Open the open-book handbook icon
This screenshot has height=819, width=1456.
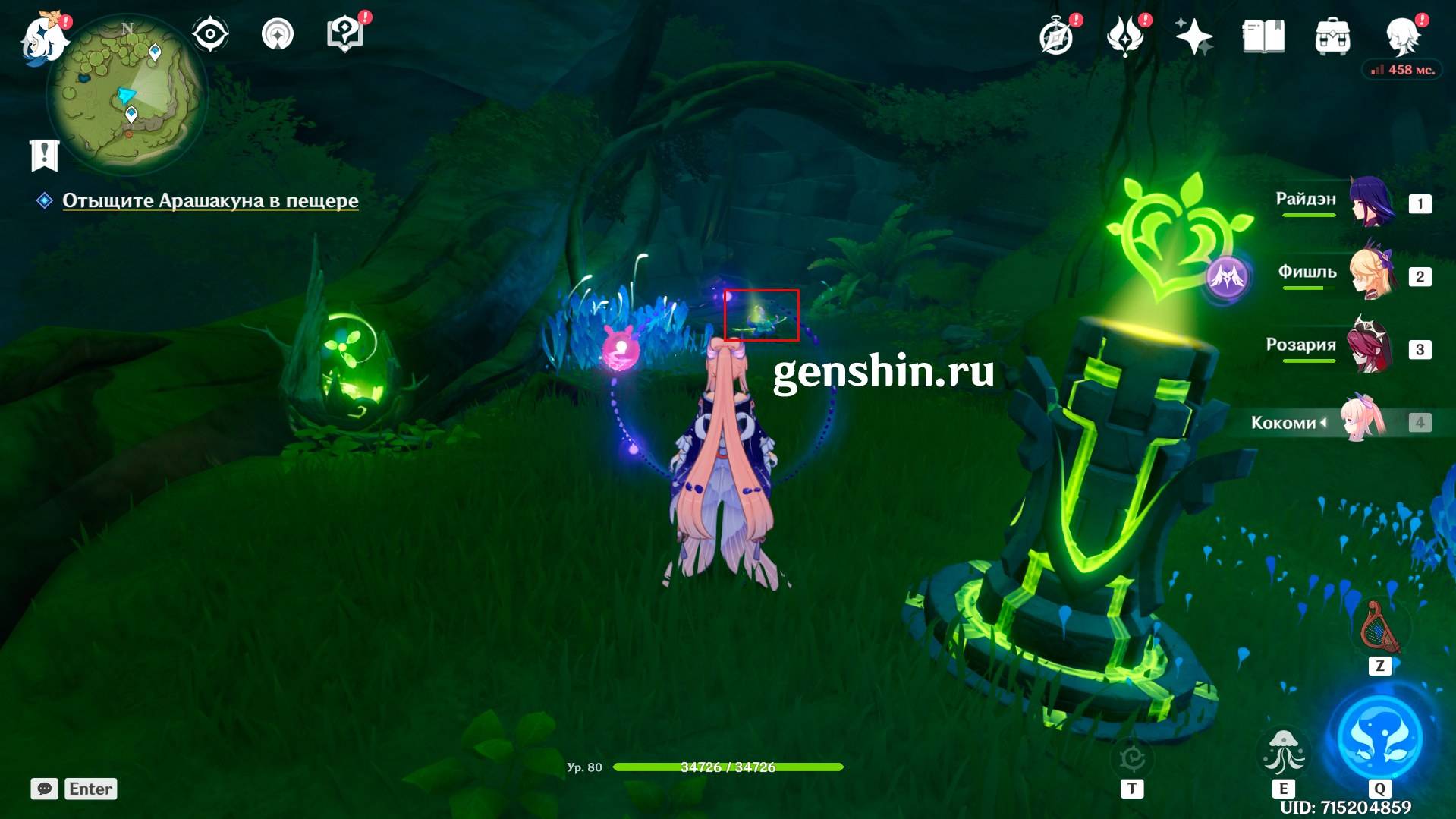(x=1263, y=36)
